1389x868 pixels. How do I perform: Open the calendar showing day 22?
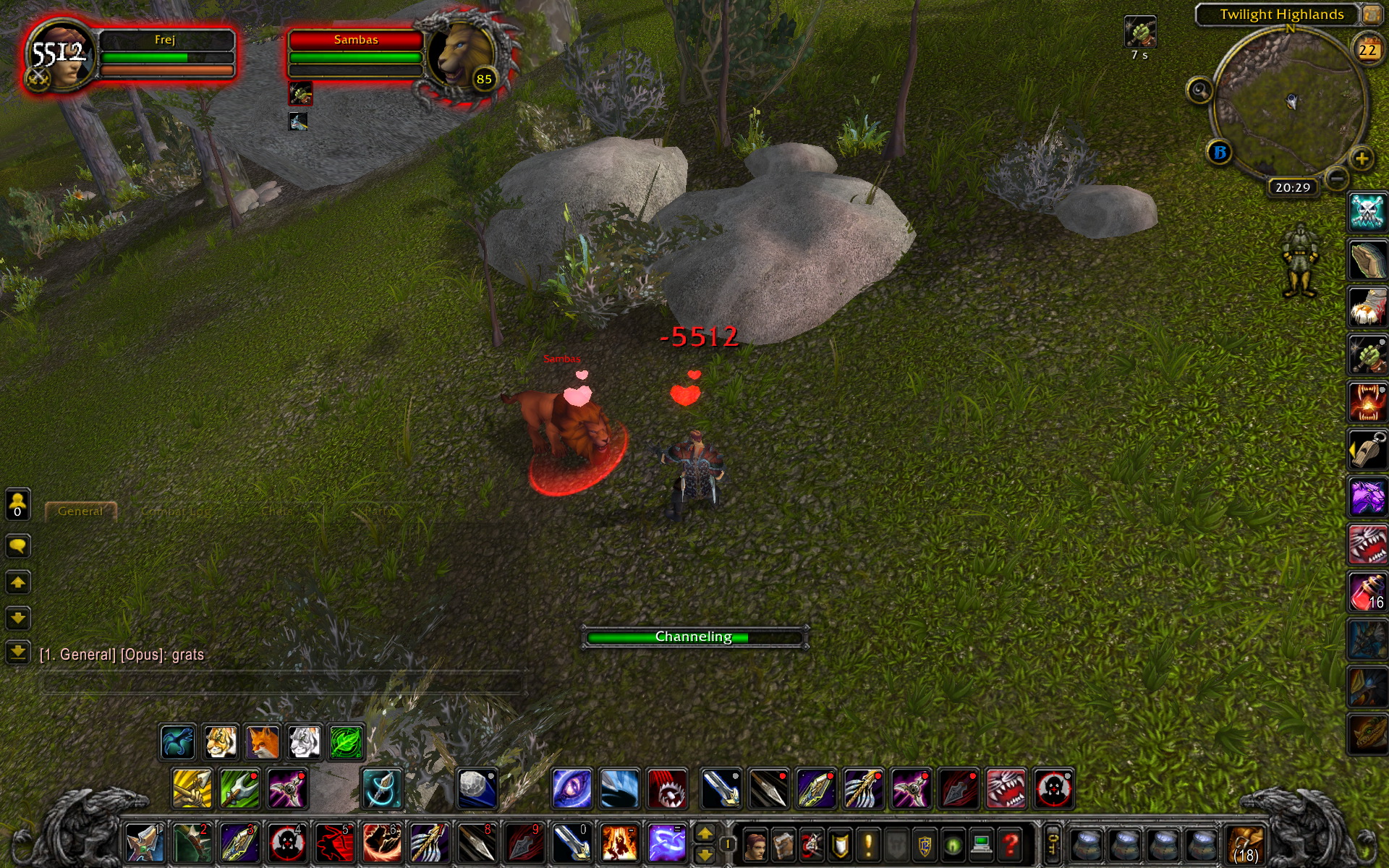(1367, 50)
